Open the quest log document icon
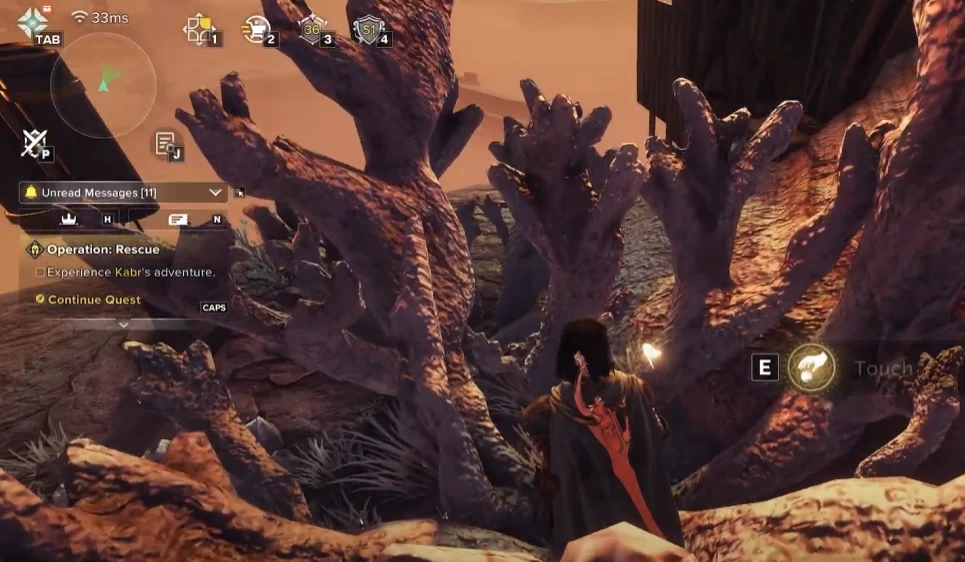The image size is (965, 562). click(x=164, y=143)
